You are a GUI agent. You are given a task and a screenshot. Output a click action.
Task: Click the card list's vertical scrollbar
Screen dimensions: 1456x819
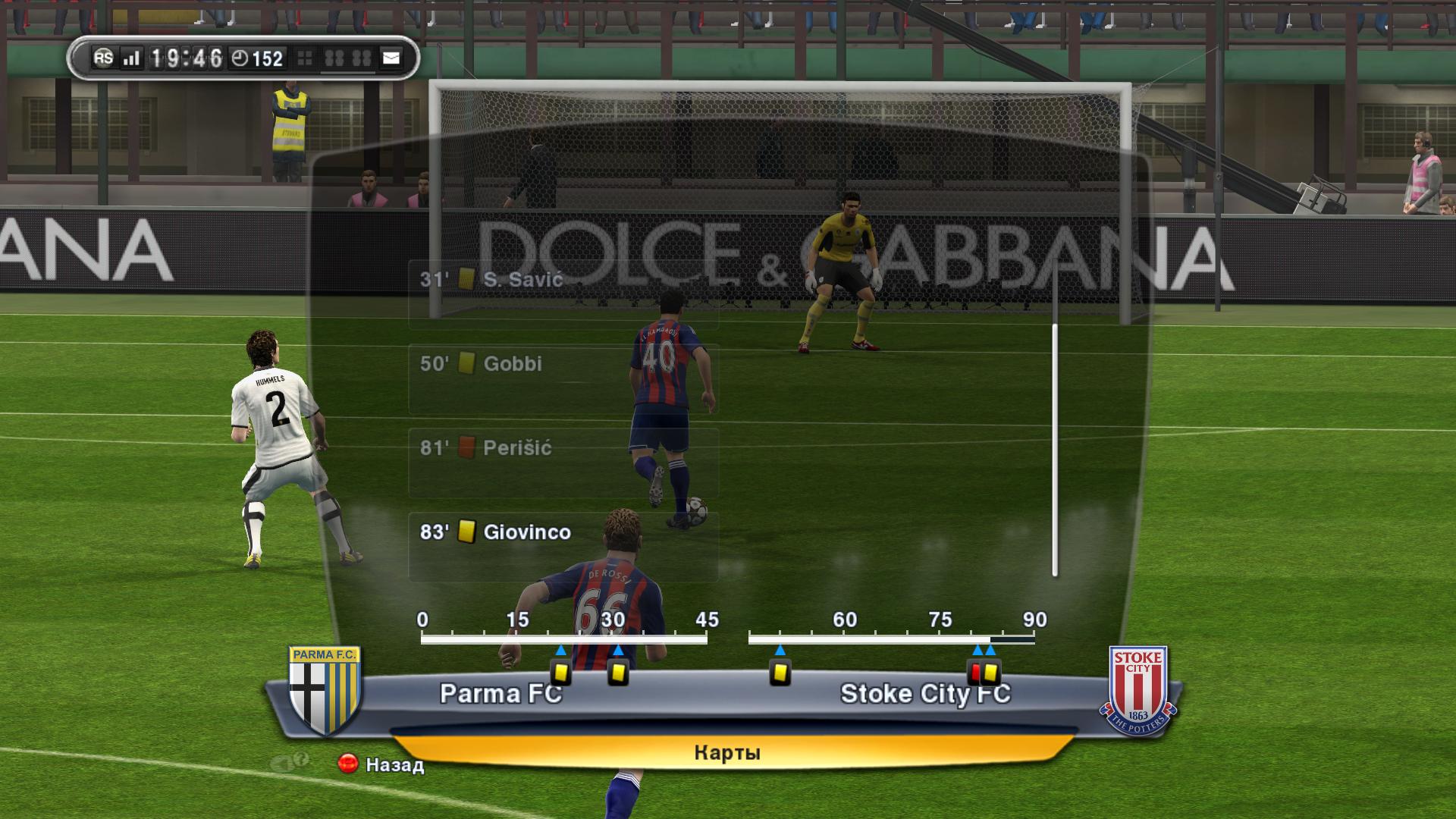pyautogui.click(x=1054, y=450)
